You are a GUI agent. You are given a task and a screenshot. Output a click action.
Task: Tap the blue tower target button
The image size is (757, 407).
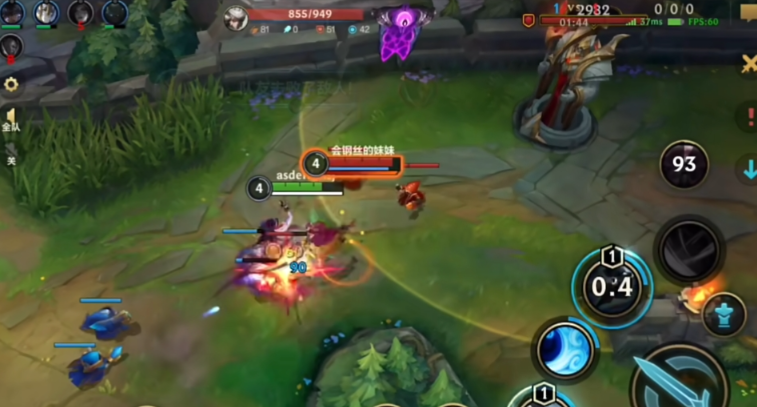(x=723, y=315)
